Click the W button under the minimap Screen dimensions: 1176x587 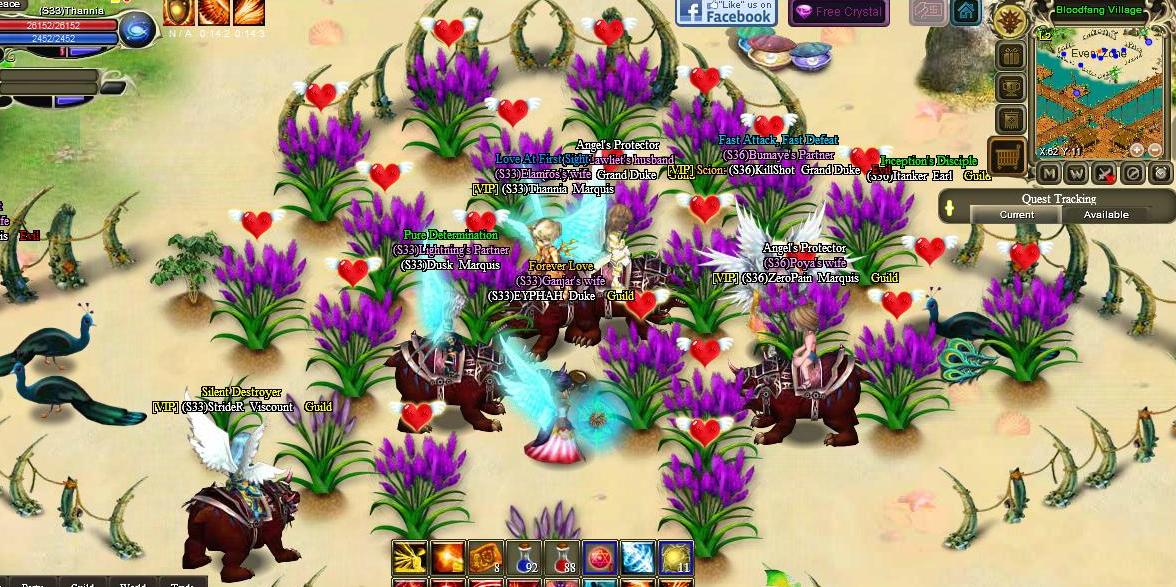[x=1076, y=173]
